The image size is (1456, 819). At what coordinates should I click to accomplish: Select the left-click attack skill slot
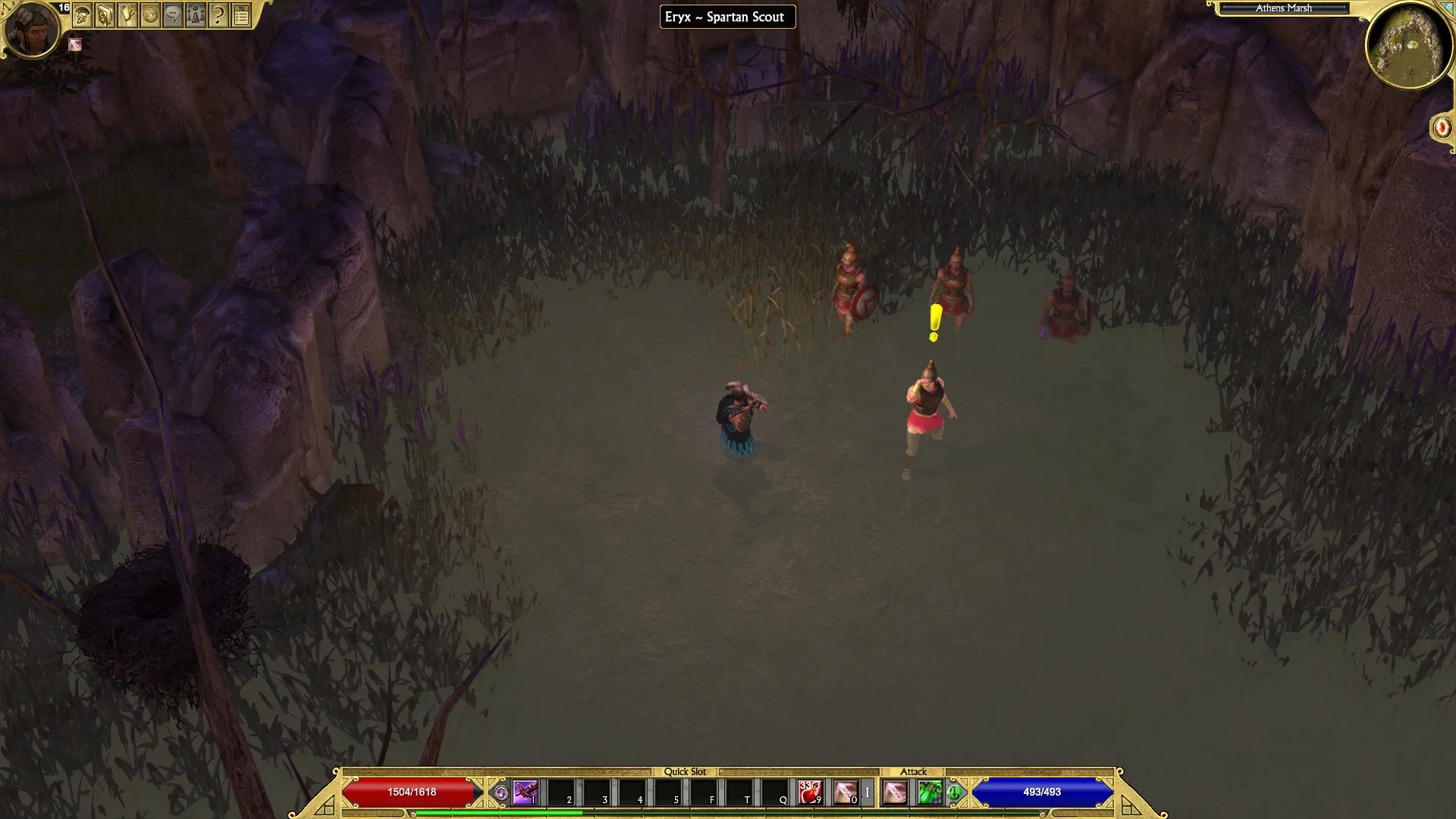coord(895,792)
